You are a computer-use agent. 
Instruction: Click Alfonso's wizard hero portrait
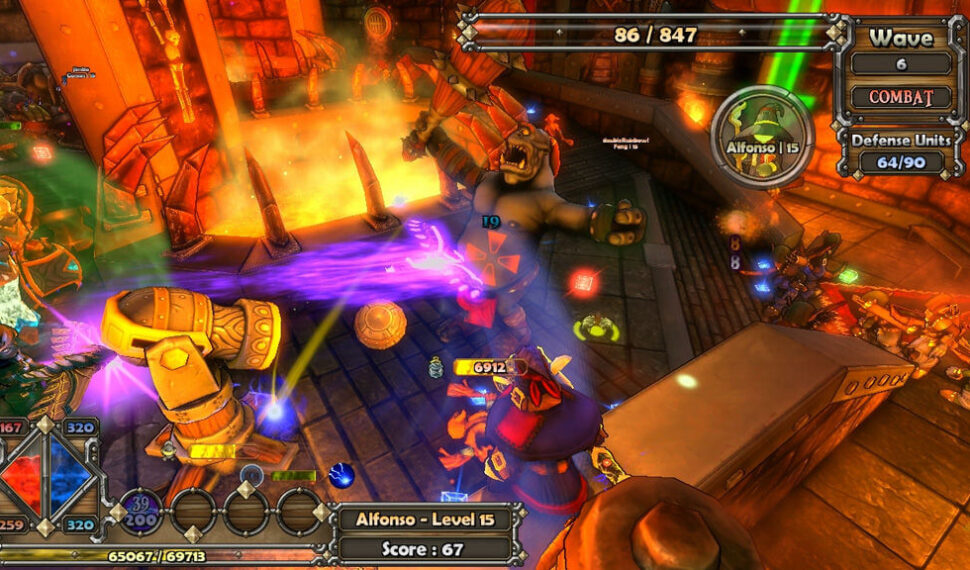762,137
